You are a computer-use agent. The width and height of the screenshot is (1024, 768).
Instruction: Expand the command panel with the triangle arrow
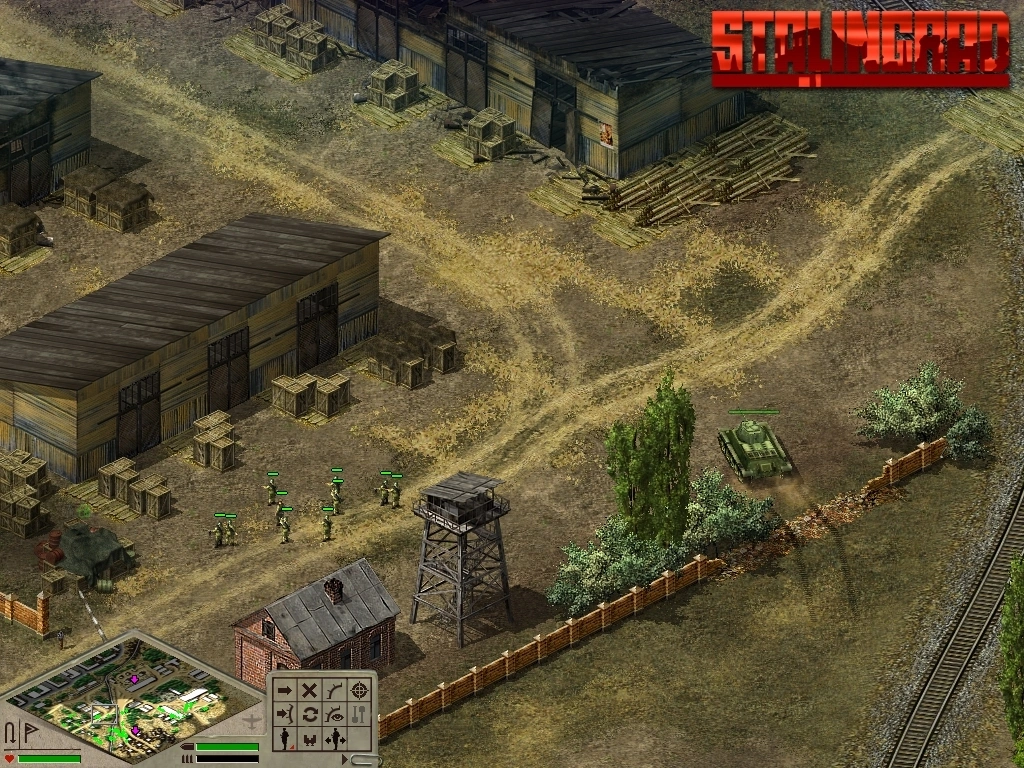coord(346,760)
